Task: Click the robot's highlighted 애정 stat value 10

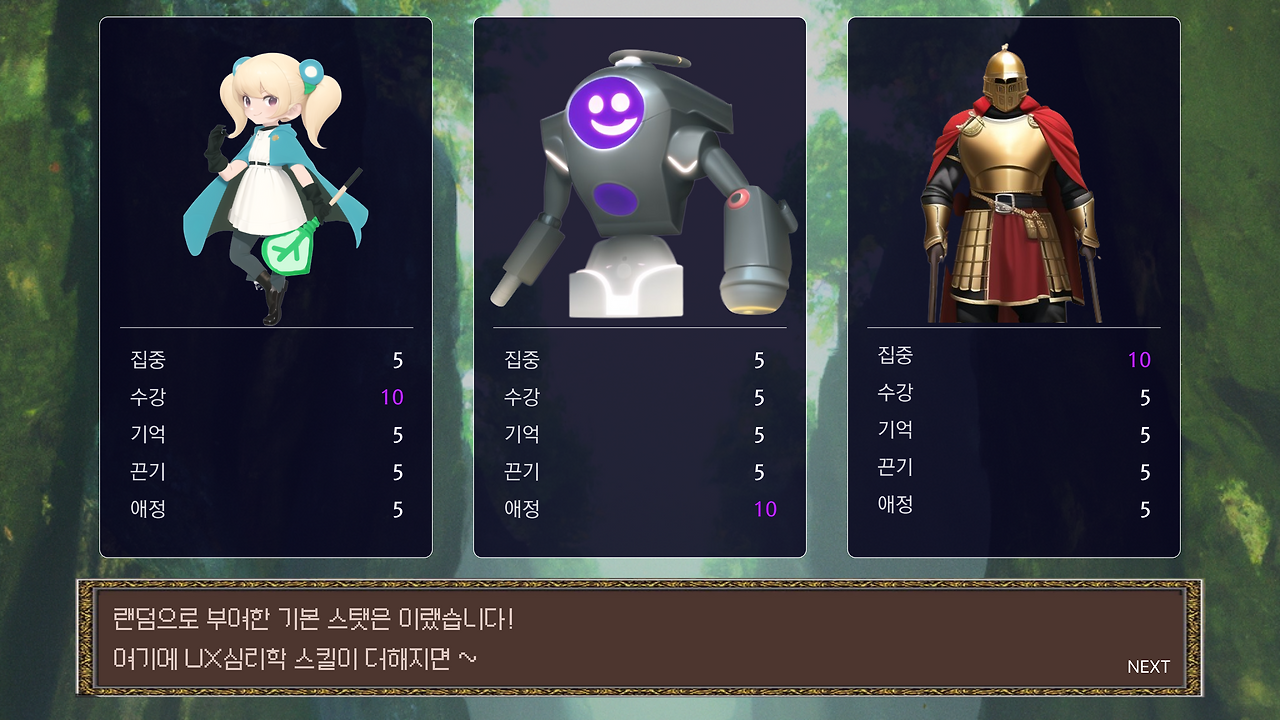Action: click(763, 509)
